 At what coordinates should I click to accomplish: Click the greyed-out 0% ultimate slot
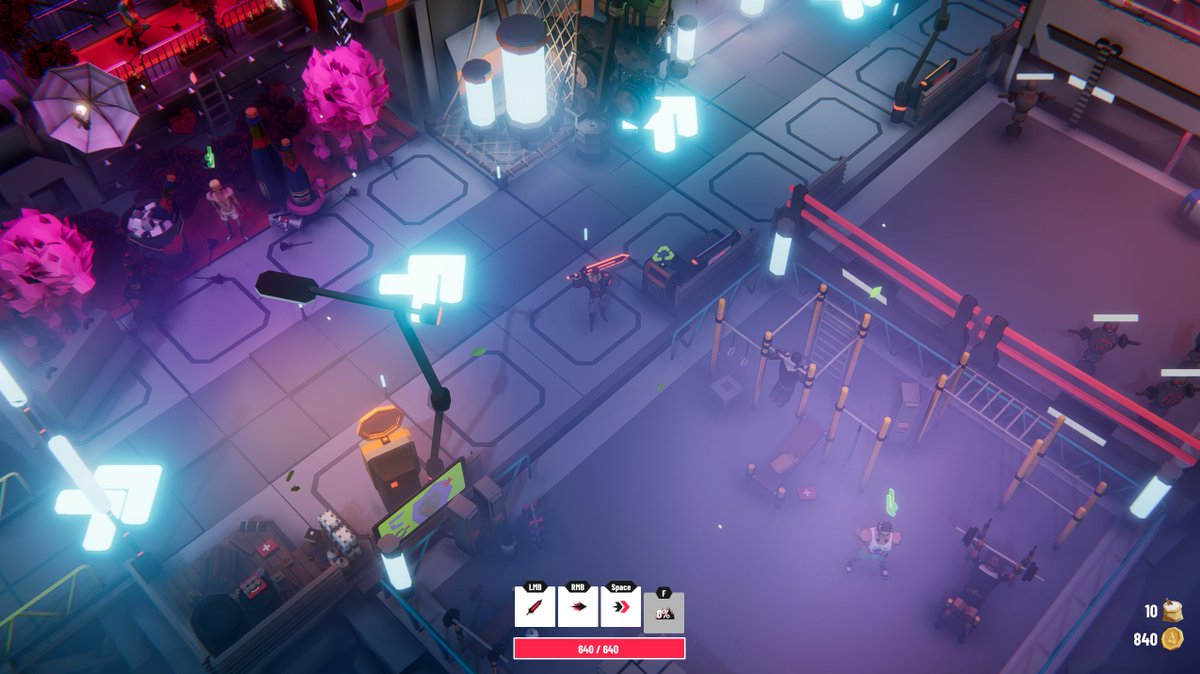[x=663, y=612]
